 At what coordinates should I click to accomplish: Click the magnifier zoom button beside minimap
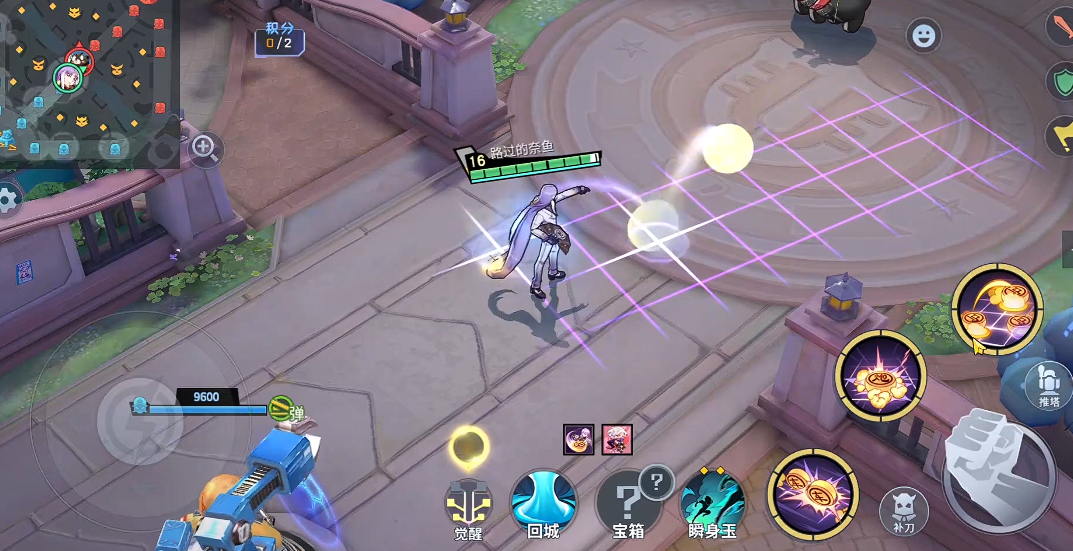point(205,150)
